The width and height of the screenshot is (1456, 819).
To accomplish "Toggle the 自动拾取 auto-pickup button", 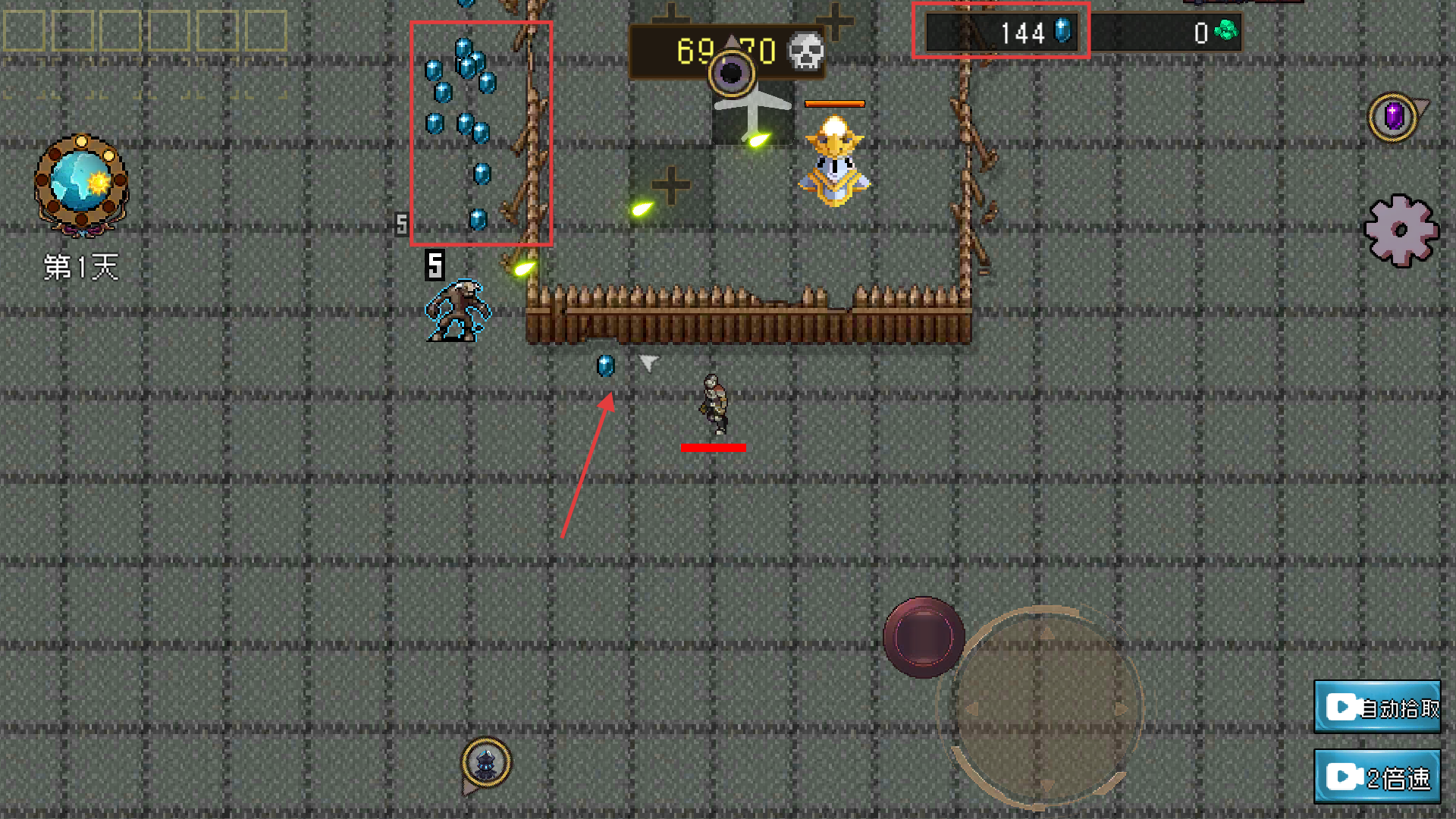I will (x=1377, y=707).
